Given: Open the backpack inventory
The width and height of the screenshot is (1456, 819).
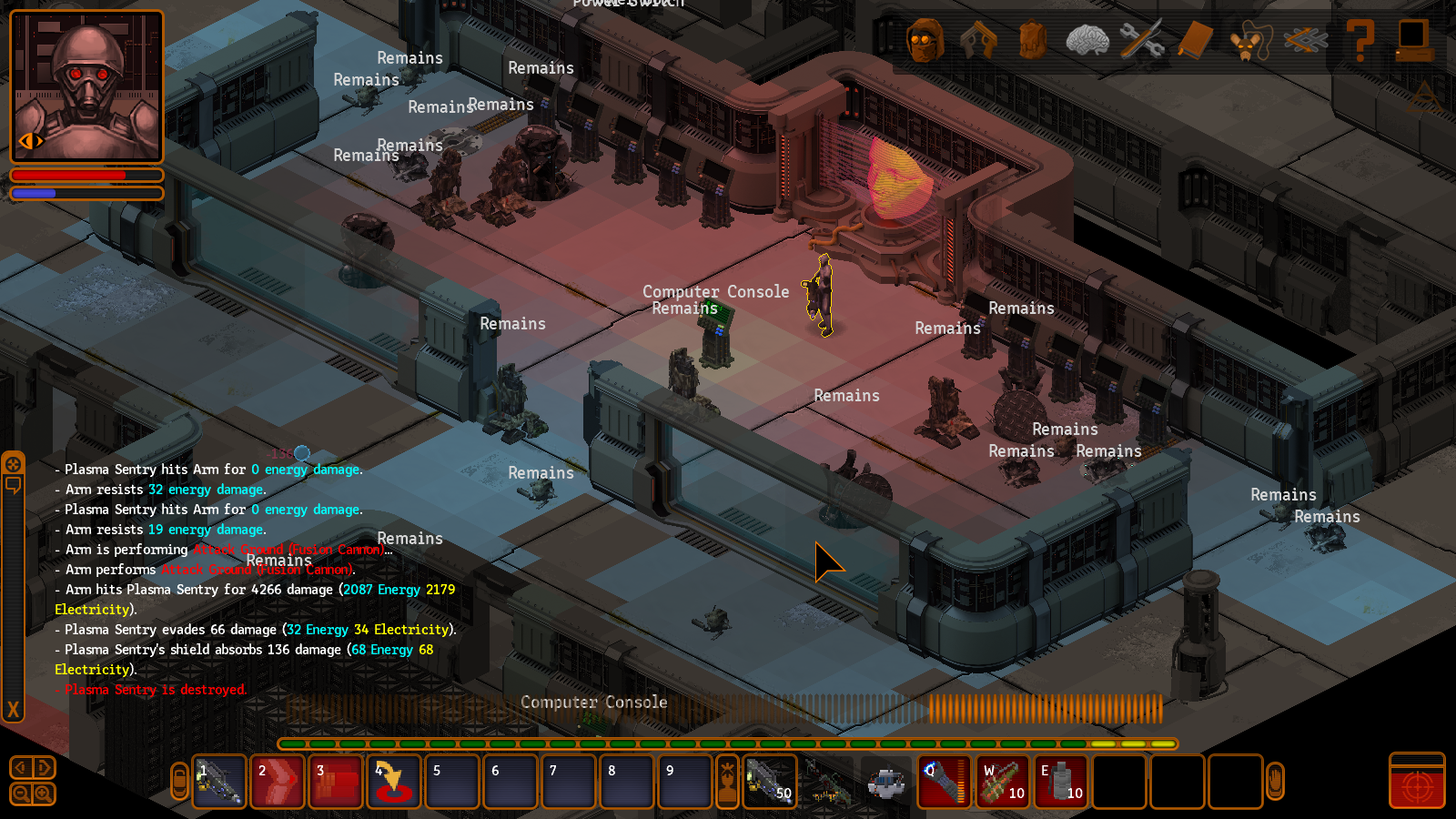Looking at the screenshot, I should [x=1033, y=41].
